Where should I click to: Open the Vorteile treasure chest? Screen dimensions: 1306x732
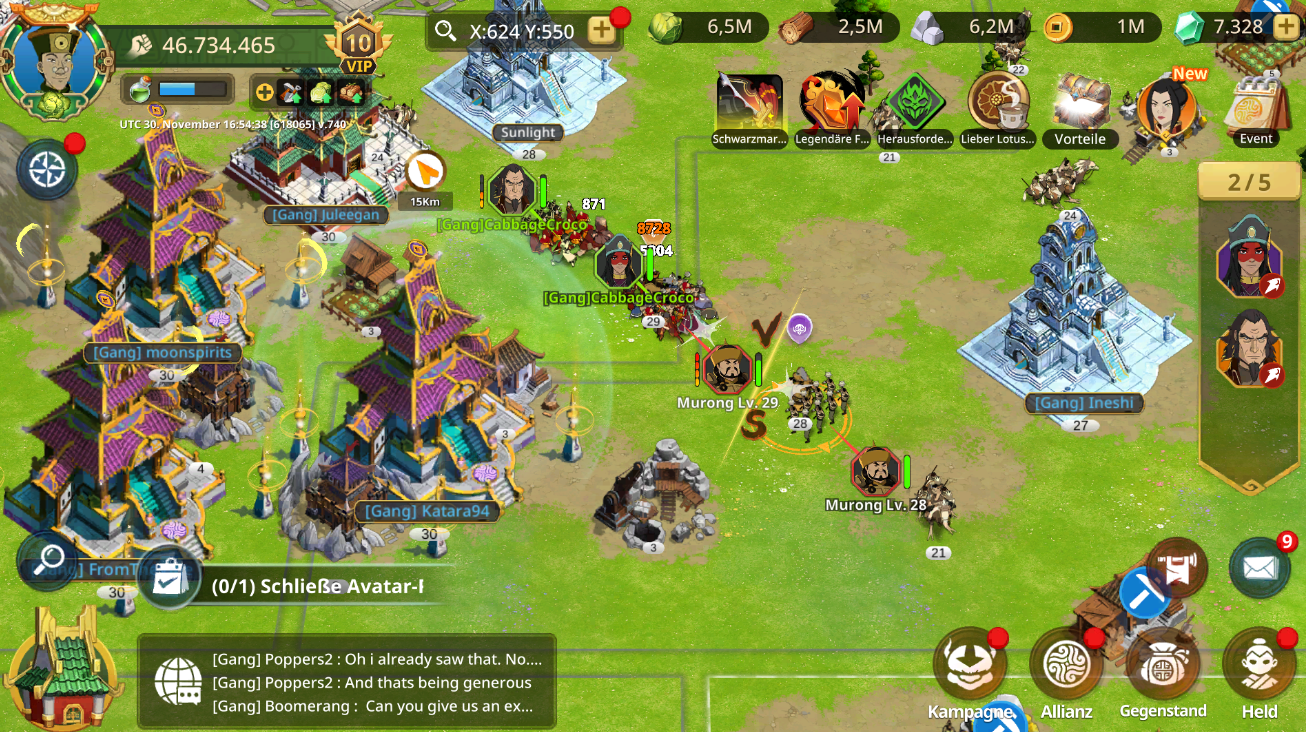pos(1080,103)
